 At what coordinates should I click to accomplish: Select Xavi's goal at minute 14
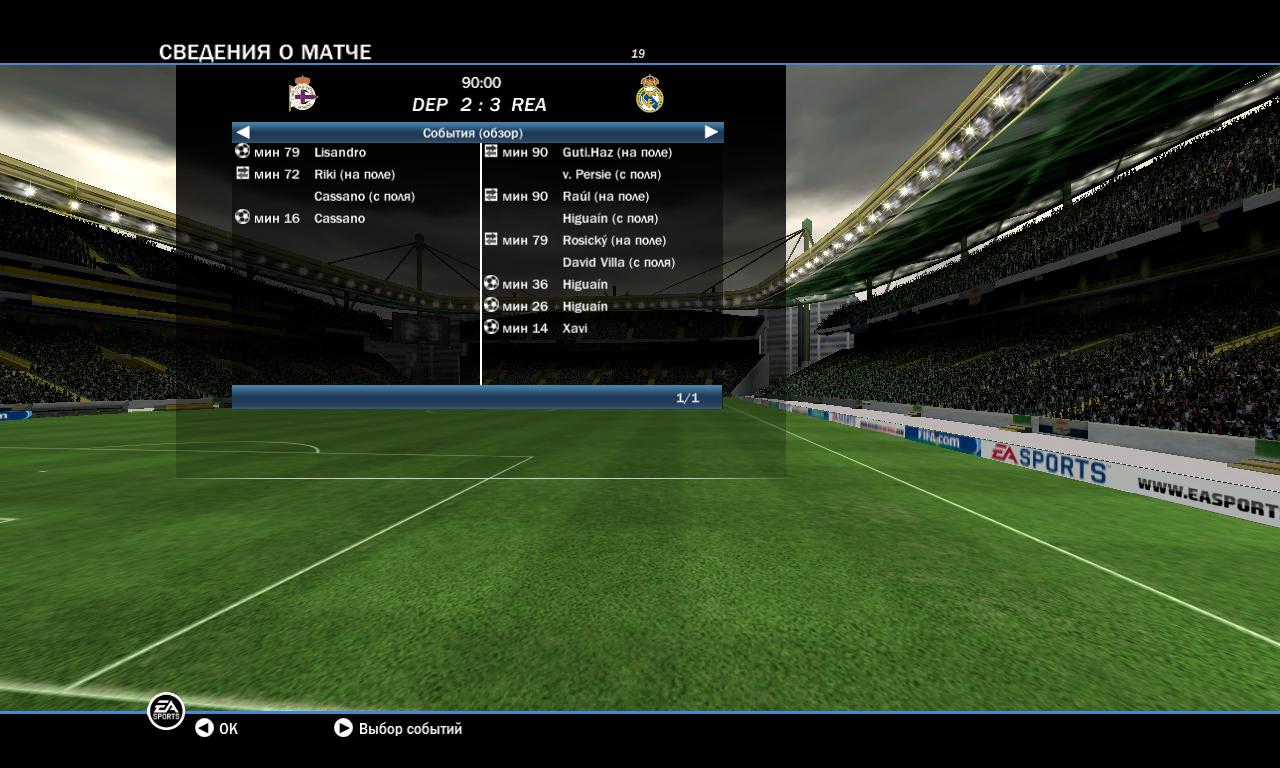[x=574, y=328]
